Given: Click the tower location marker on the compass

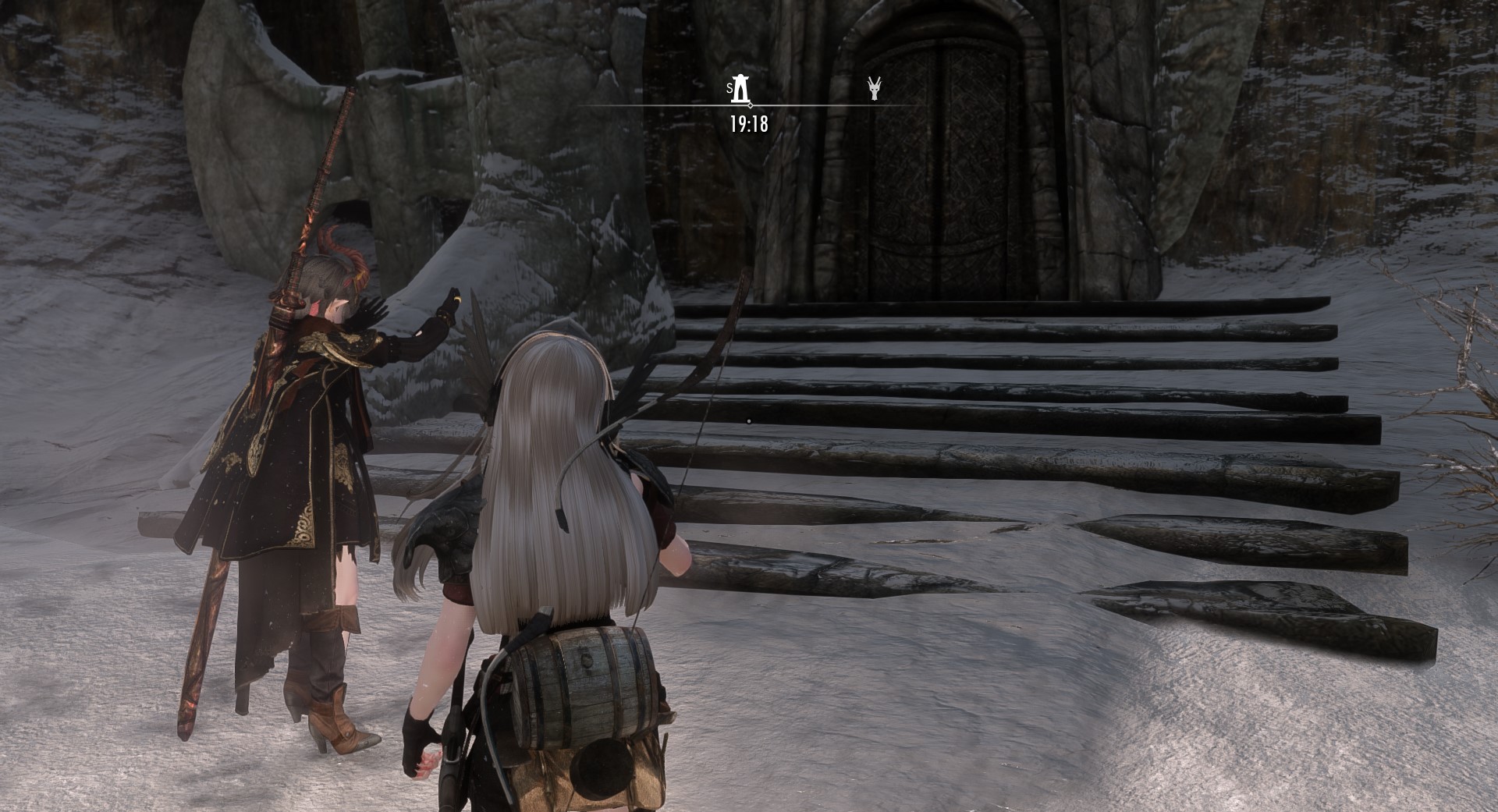Looking at the screenshot, I should pyautogui.click(x=743, y=89).
